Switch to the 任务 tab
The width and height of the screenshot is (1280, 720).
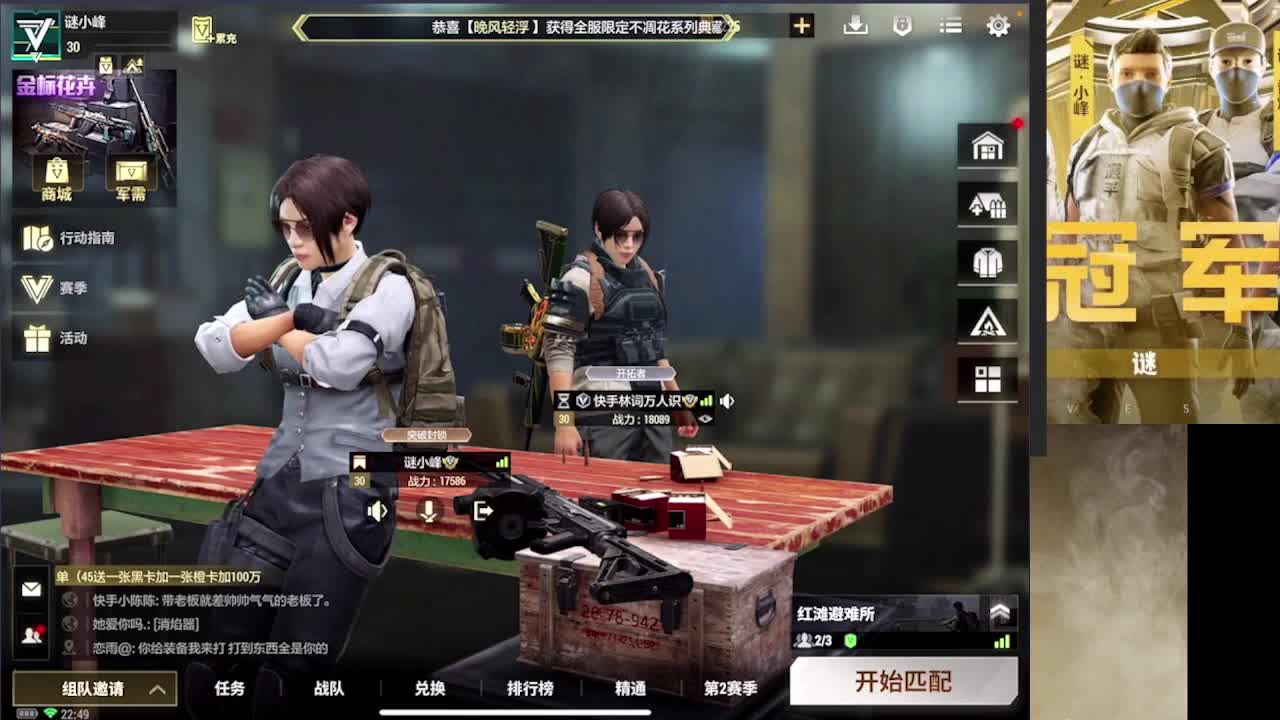pyautogui.click(x=228, y=690)
